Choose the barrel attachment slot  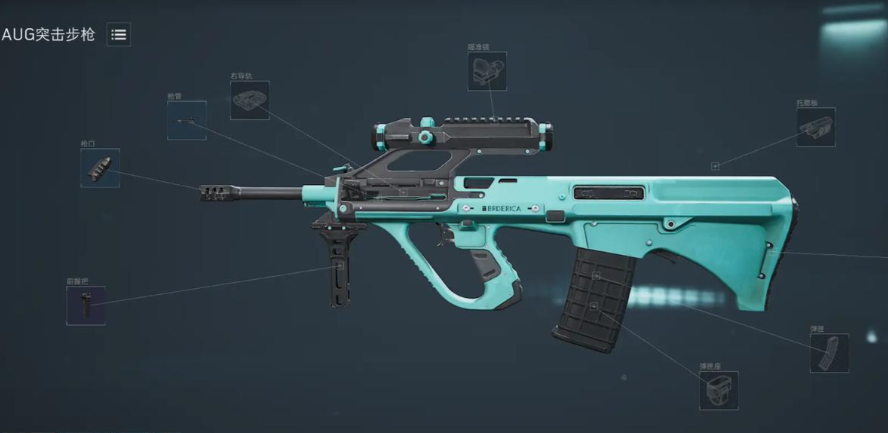tap(187, 120)
